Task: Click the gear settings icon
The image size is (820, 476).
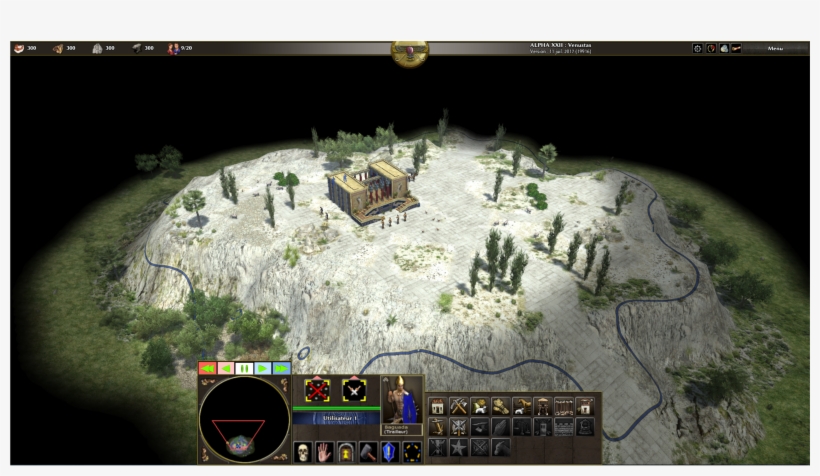Action: 697,48
